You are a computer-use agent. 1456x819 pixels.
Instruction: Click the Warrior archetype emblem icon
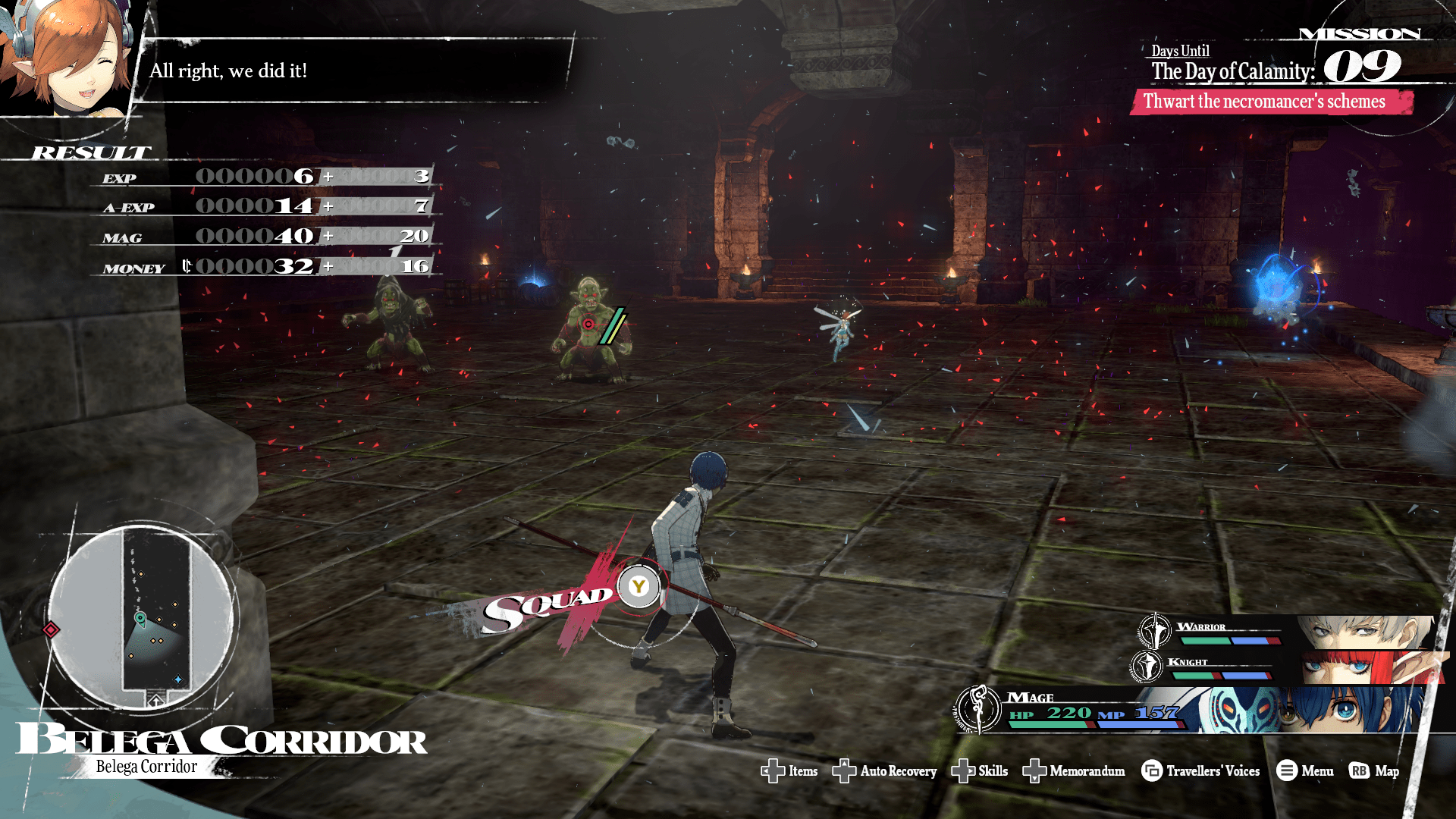point(1154,631)
